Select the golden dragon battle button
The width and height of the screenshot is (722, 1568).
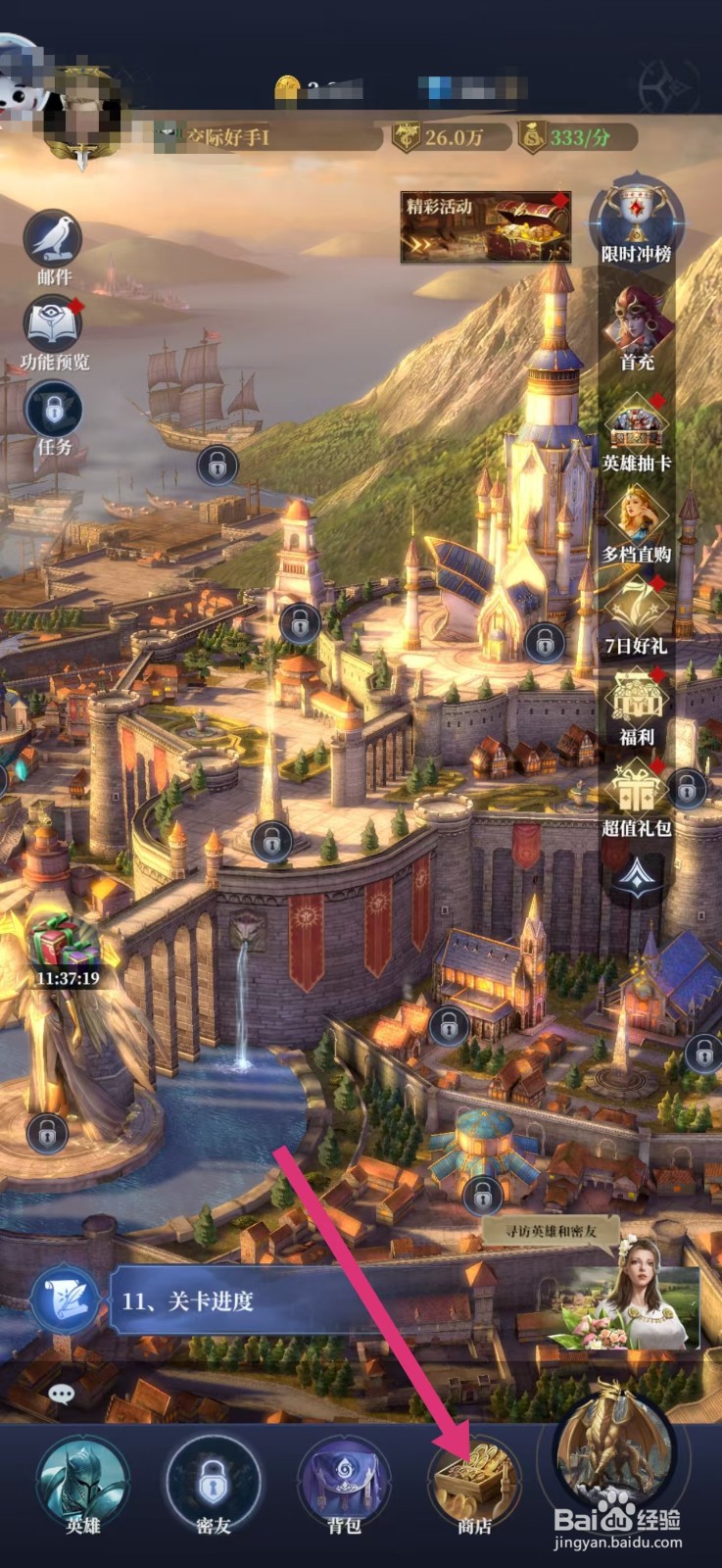[x=613, y=1450]
